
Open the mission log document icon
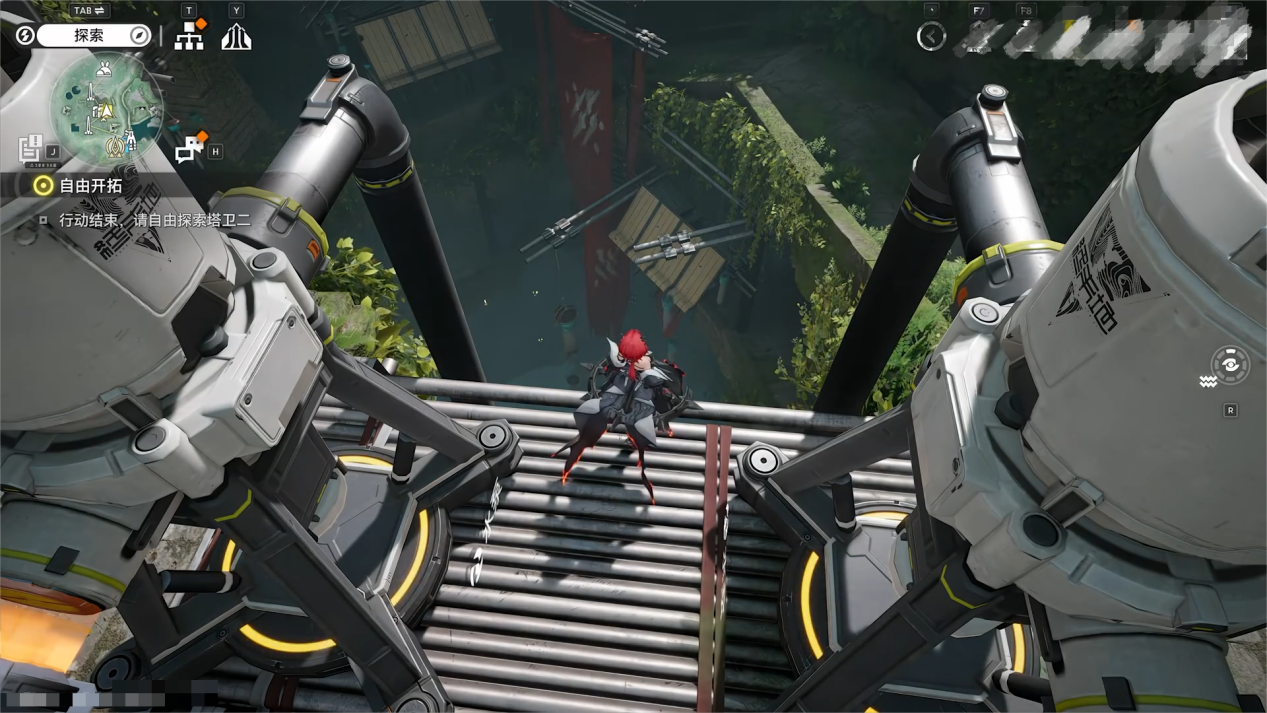31,148
